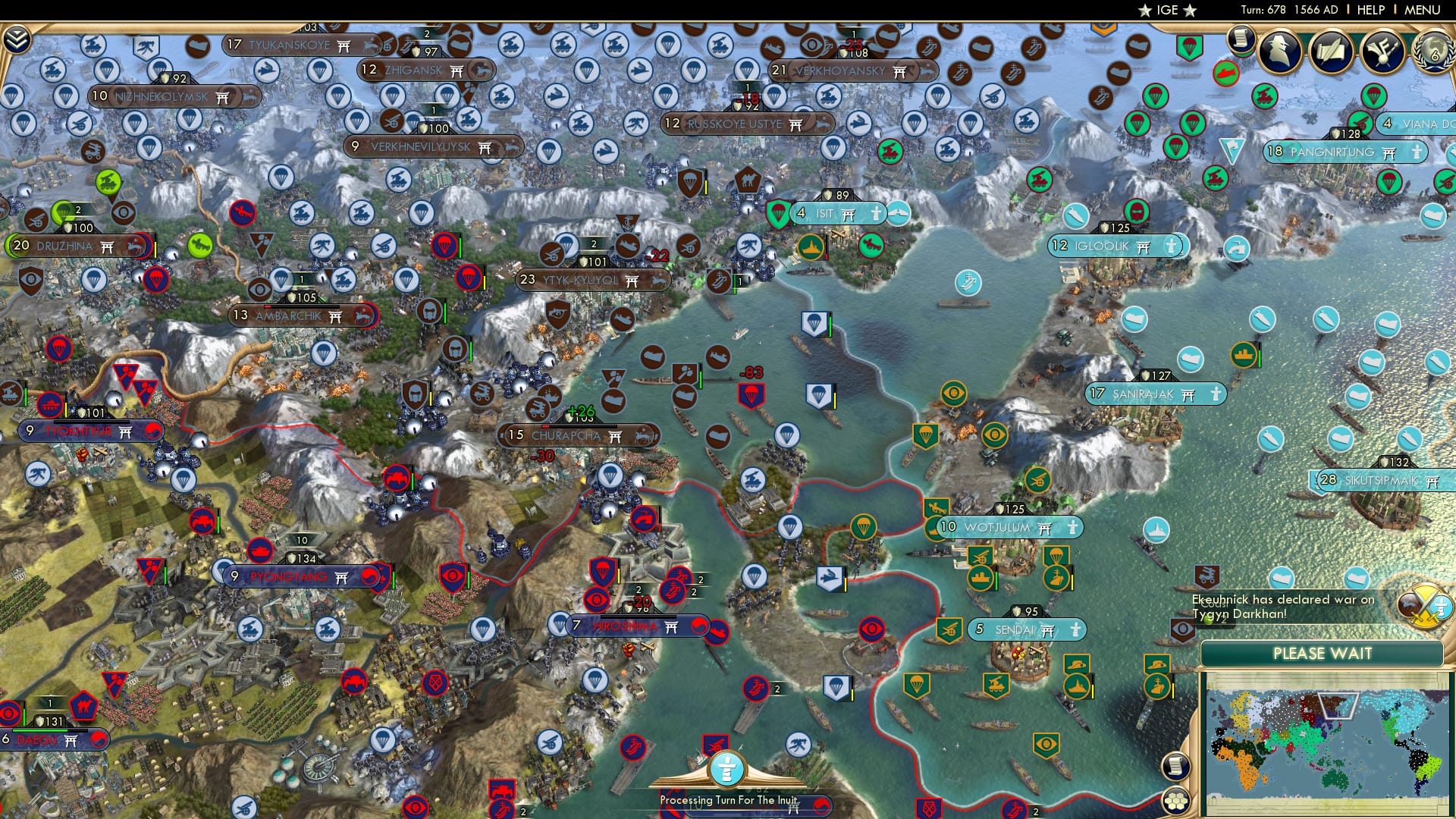Click the crossed-swords war declaration notification

[x=1423, y=605]
